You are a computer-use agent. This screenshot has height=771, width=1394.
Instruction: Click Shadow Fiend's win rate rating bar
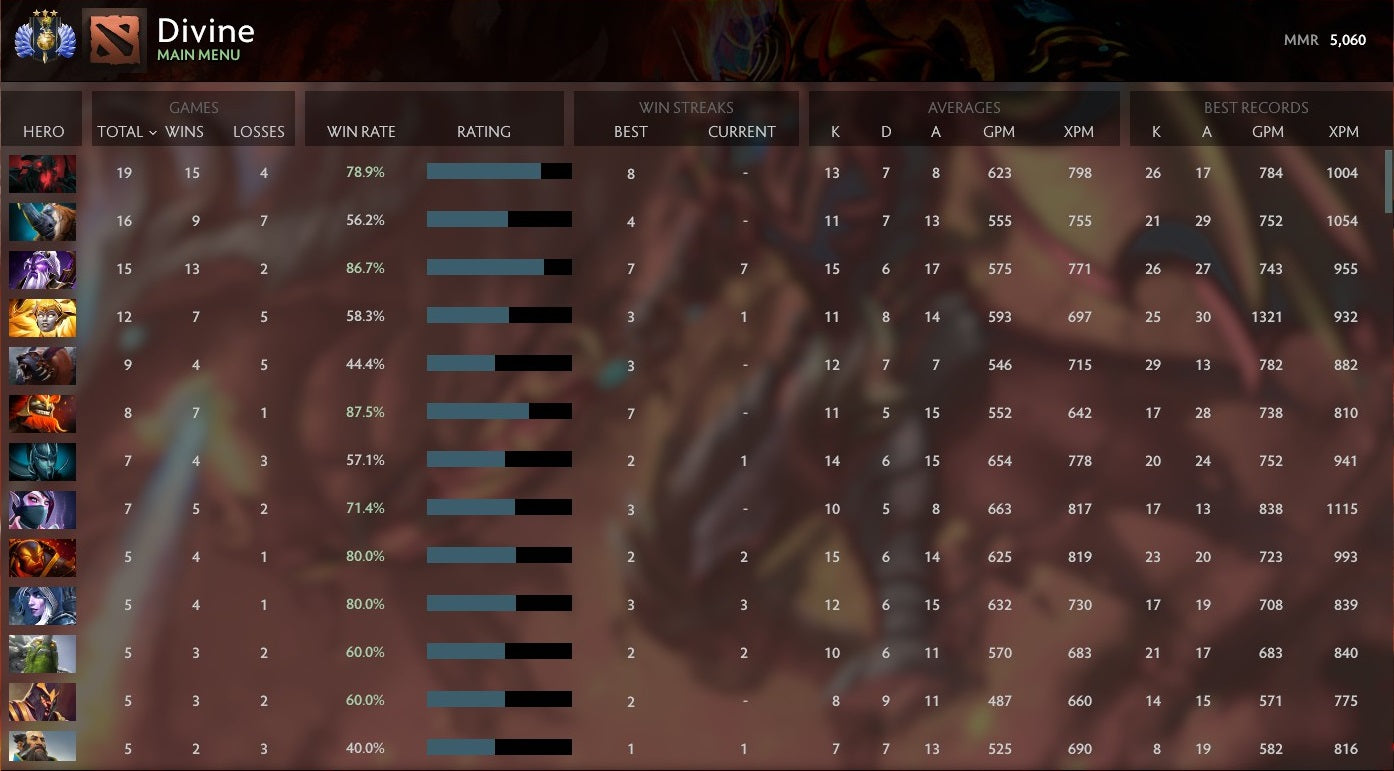pos(500,171)
